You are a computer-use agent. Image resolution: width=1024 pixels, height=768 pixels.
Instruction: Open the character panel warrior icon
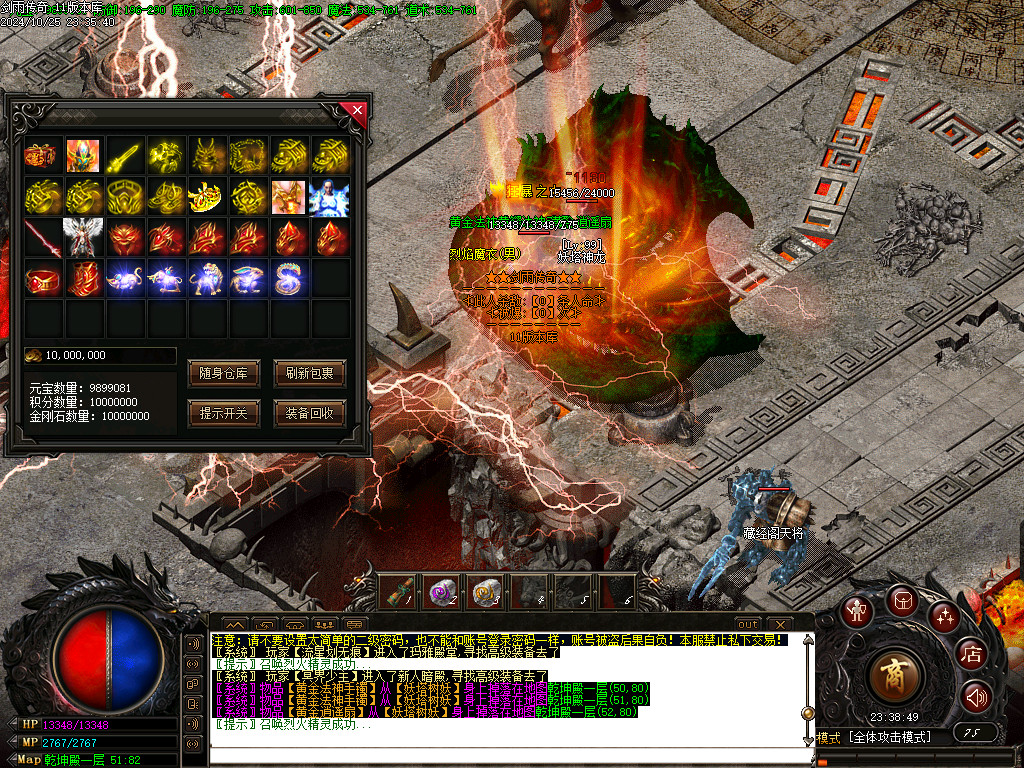856,612
